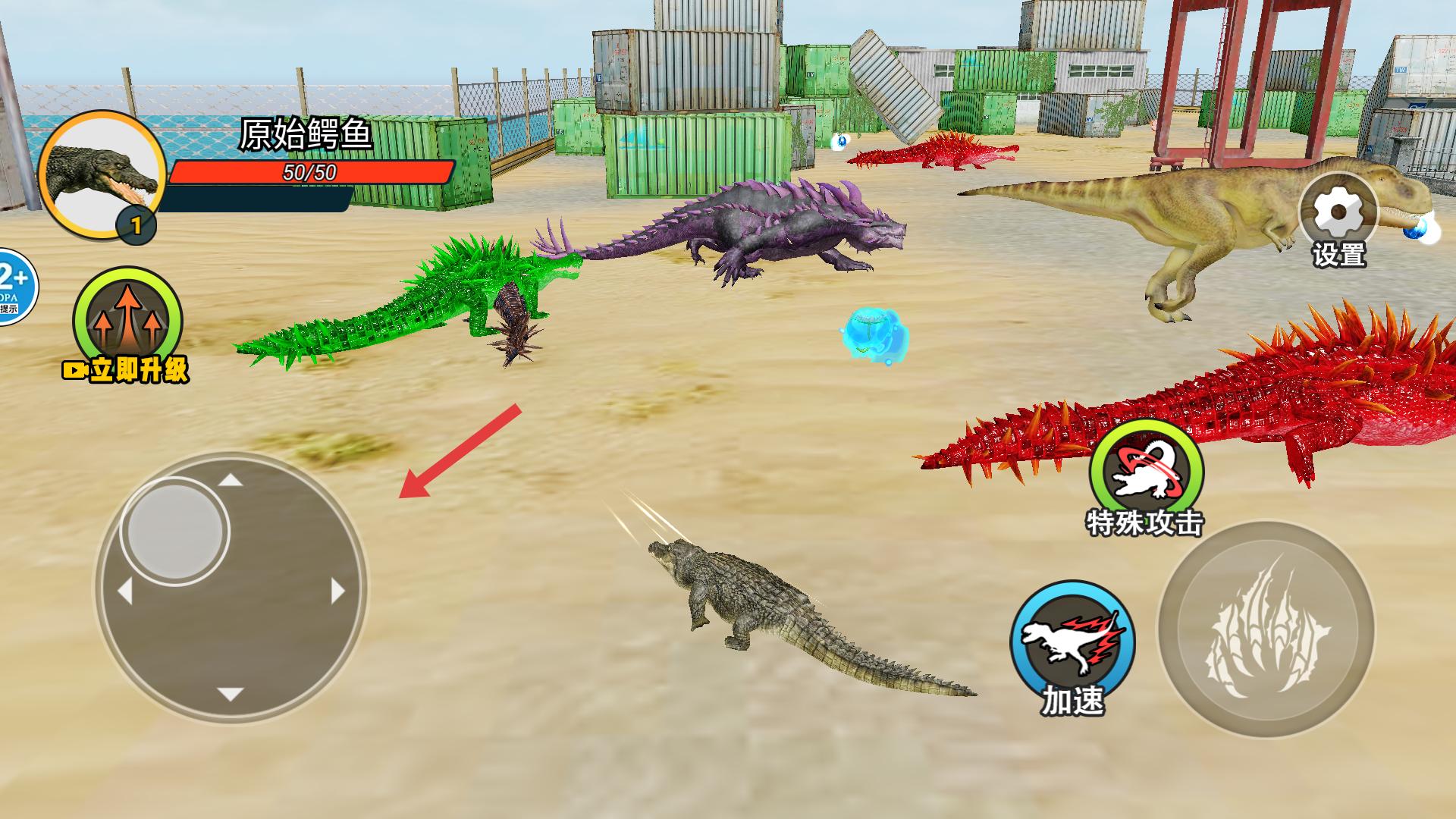
Task: Open the 12+ age rating badge
Action: point(14,287)
